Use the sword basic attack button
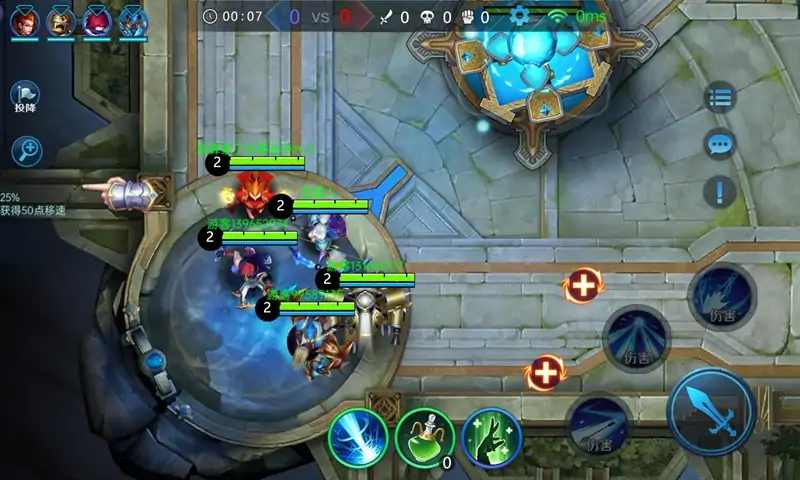 (711, 411)
